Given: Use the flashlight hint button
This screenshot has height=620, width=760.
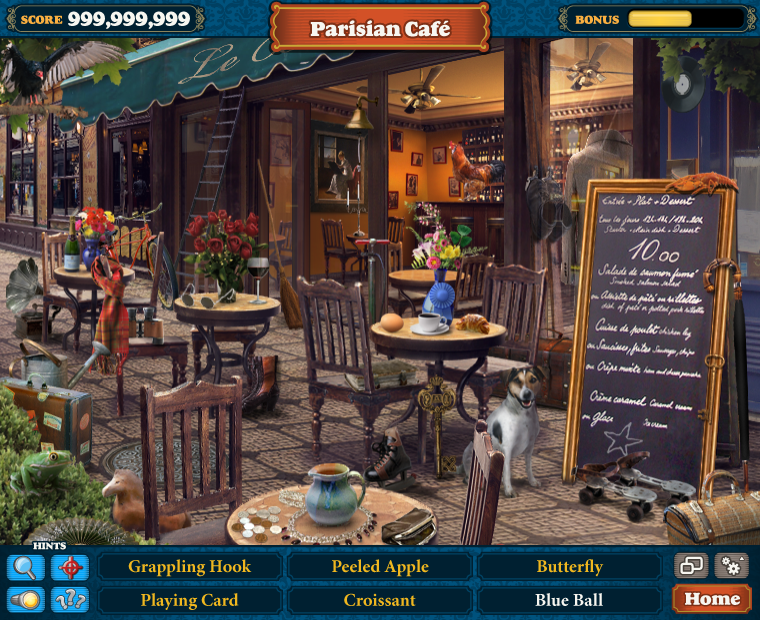Looking at the screenshot, I should click(25, 599).
